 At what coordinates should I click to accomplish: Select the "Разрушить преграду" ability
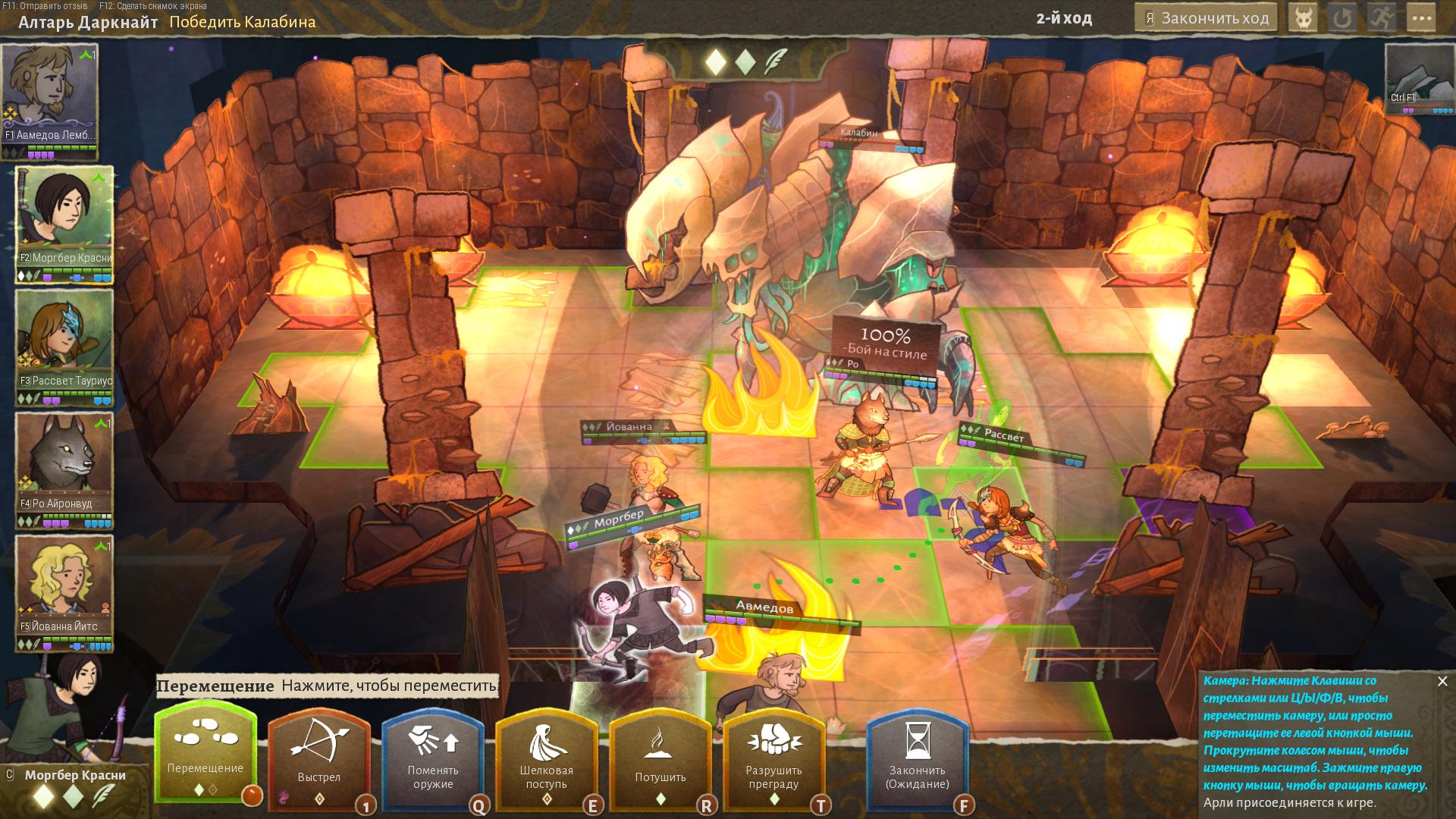[x=773, y=755]
